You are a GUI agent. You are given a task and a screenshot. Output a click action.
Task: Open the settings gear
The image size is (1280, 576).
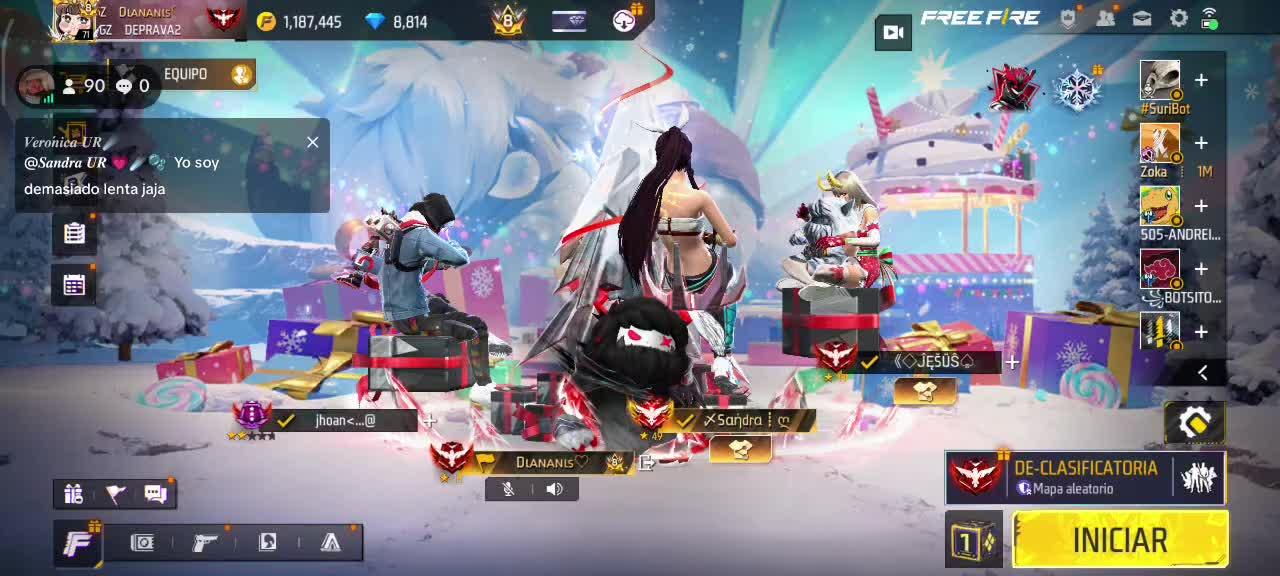coord(1179,18)
